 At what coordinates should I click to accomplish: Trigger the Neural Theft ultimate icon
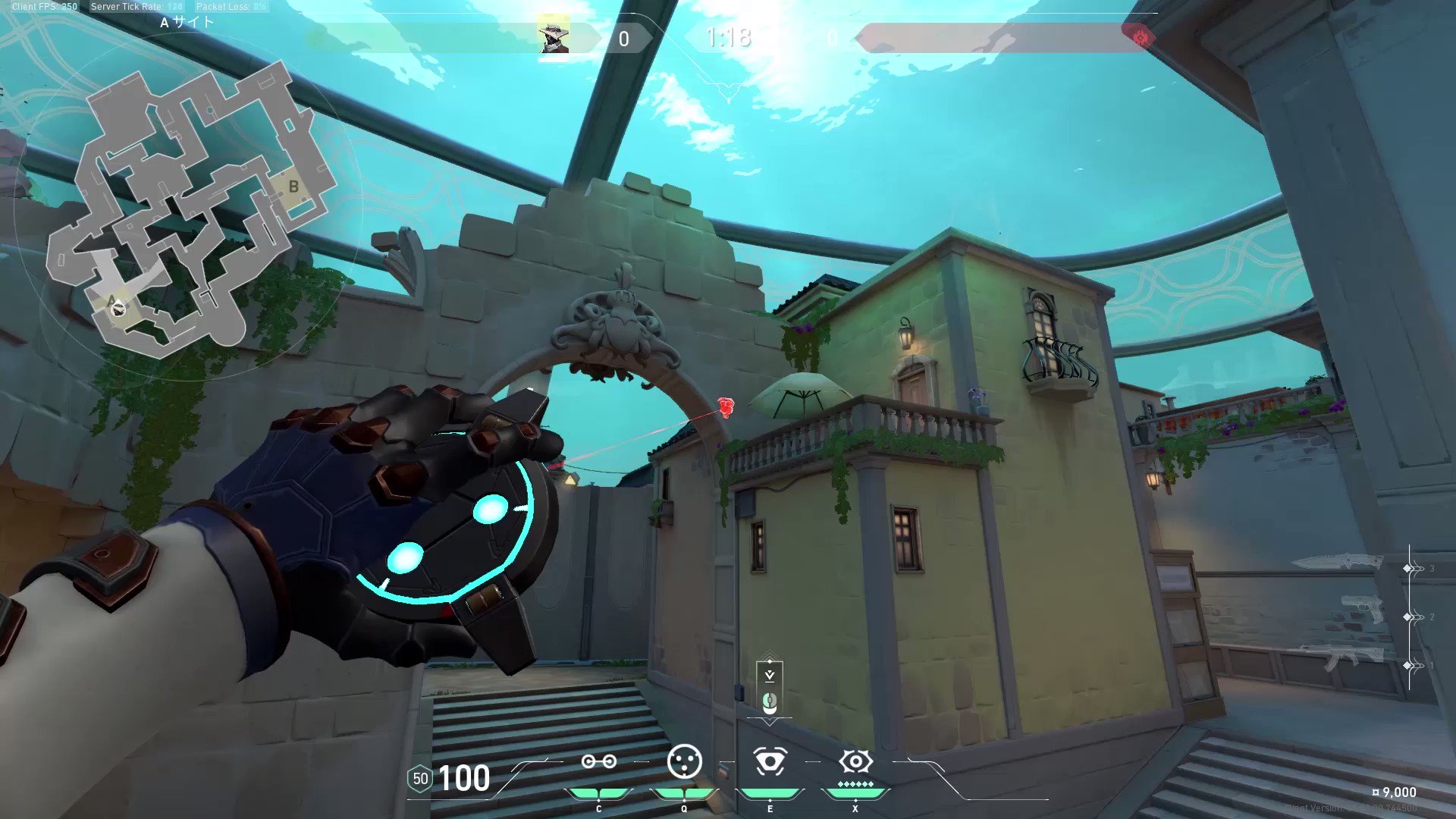pyautogui.click(x=855, y=761)
